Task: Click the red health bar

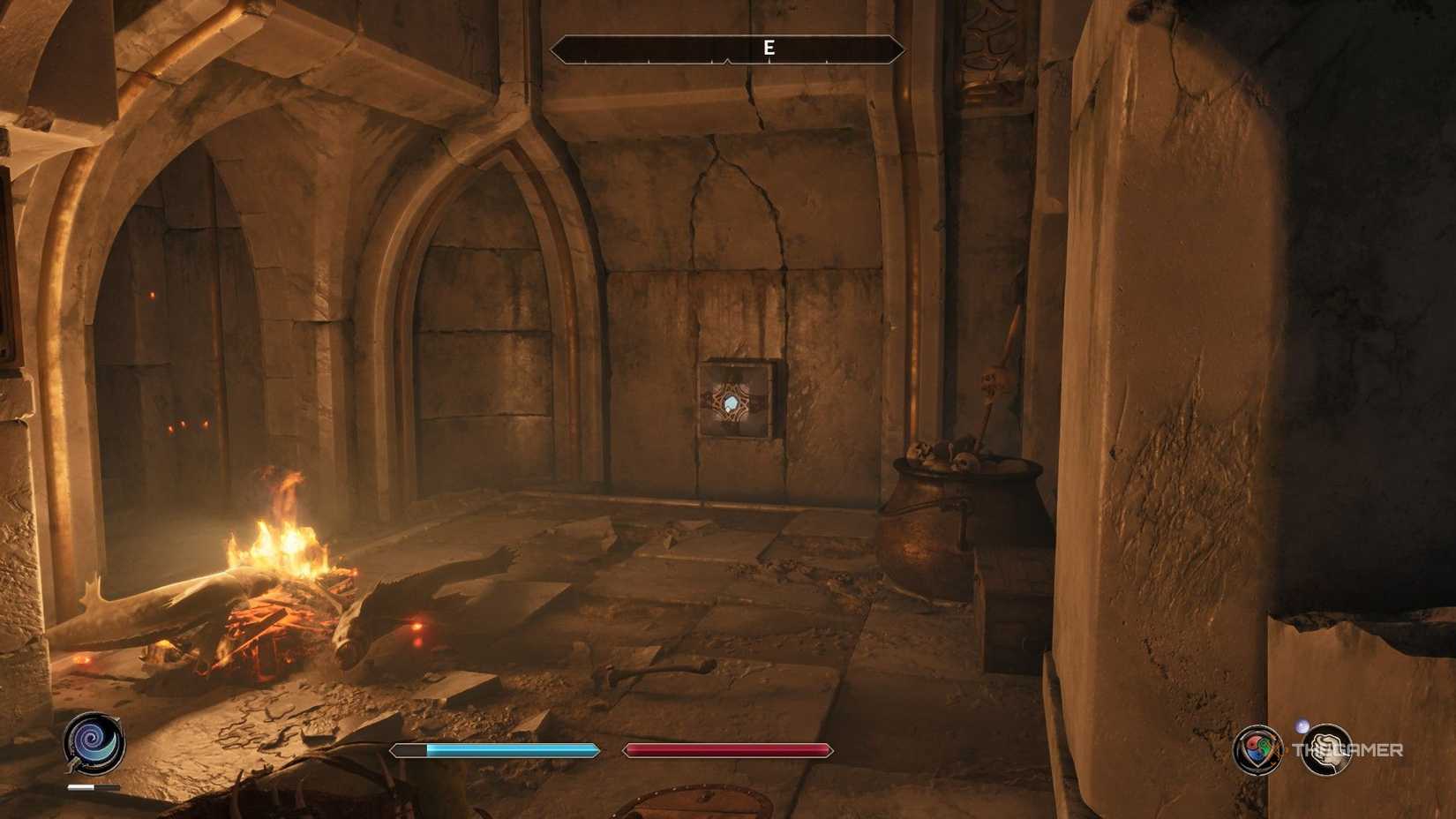Action: tap(726, 749)
